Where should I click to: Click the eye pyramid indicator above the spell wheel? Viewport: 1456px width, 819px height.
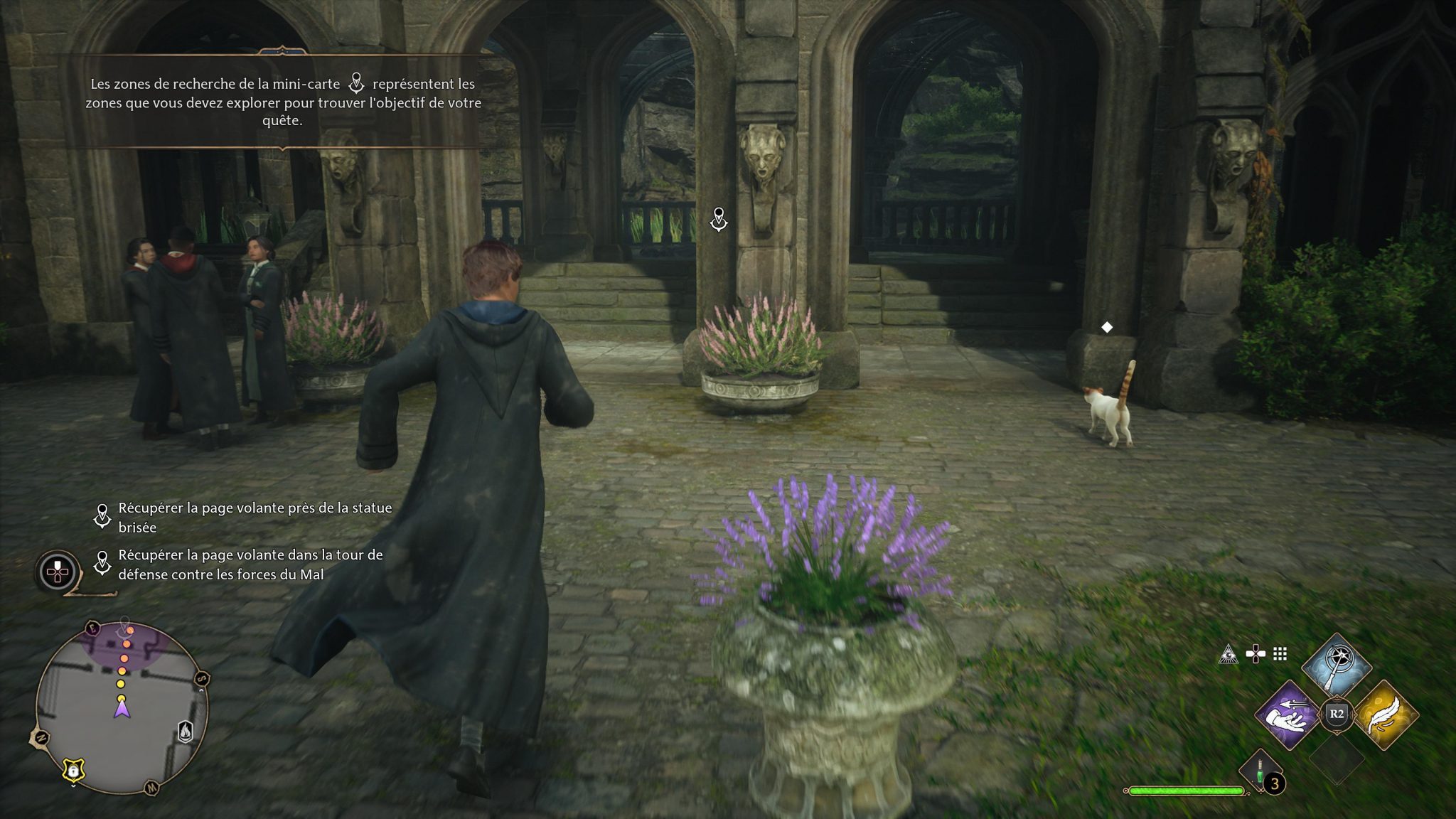tap(1228, 654)
